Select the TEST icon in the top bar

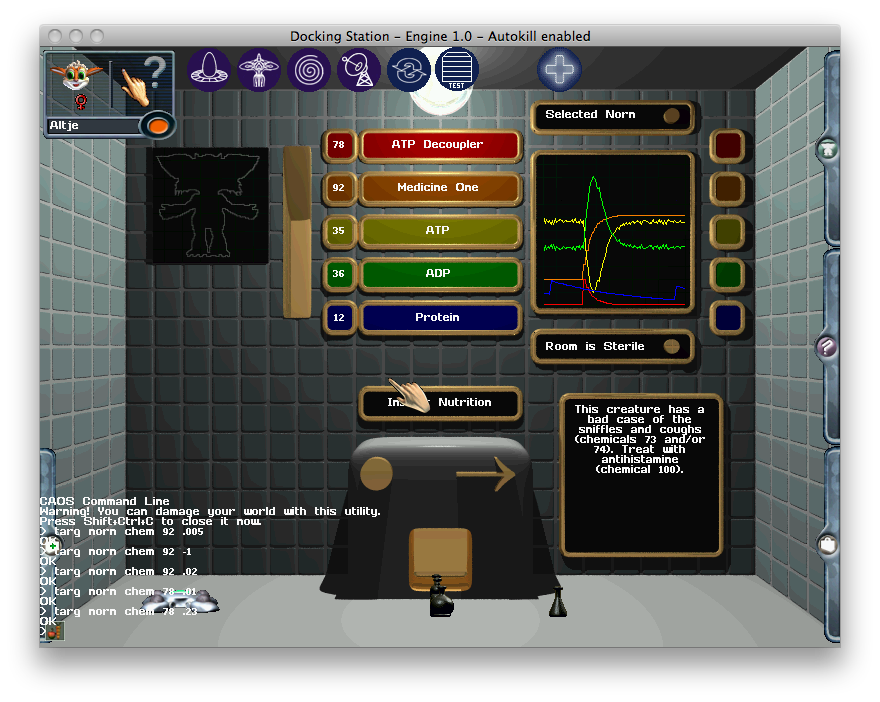[457, 70]
